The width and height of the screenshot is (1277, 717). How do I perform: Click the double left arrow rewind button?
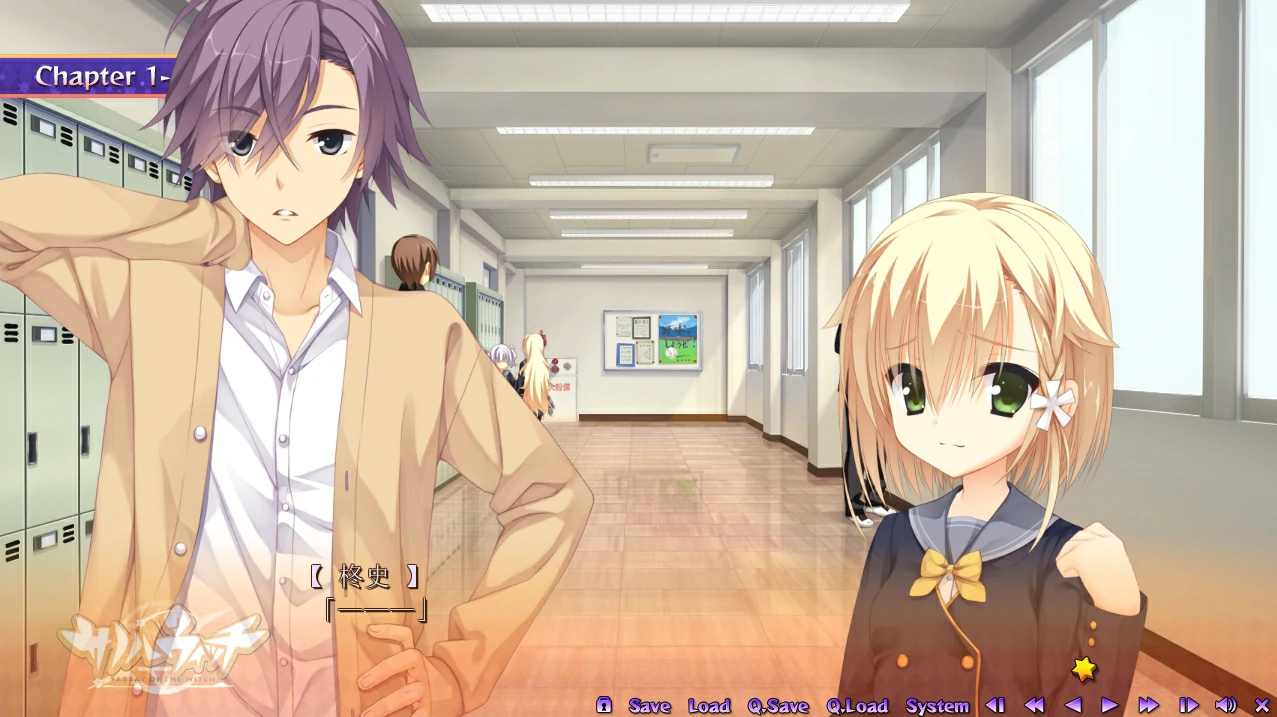(x=1035, y=706)
